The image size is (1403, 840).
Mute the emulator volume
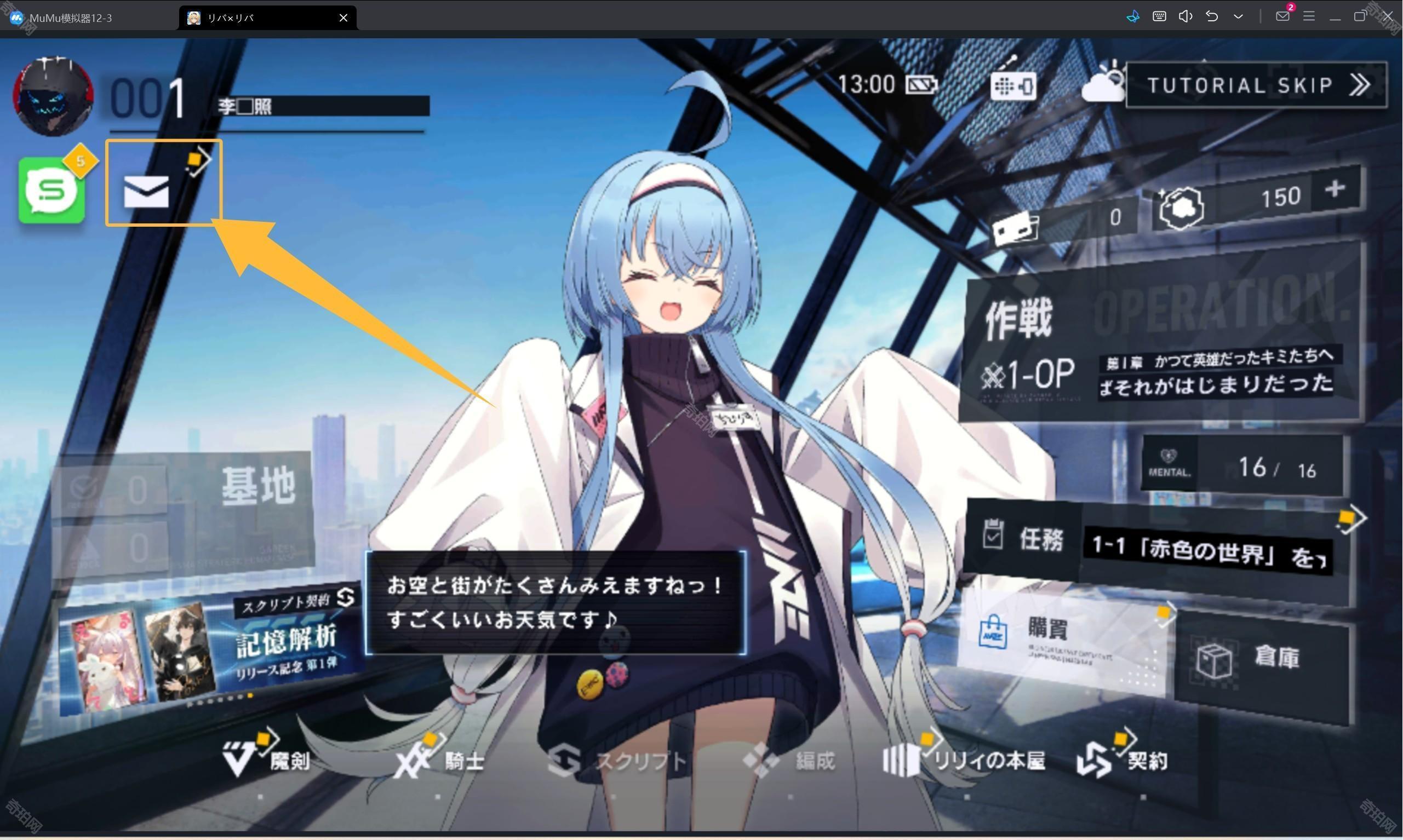(1185, 16)
